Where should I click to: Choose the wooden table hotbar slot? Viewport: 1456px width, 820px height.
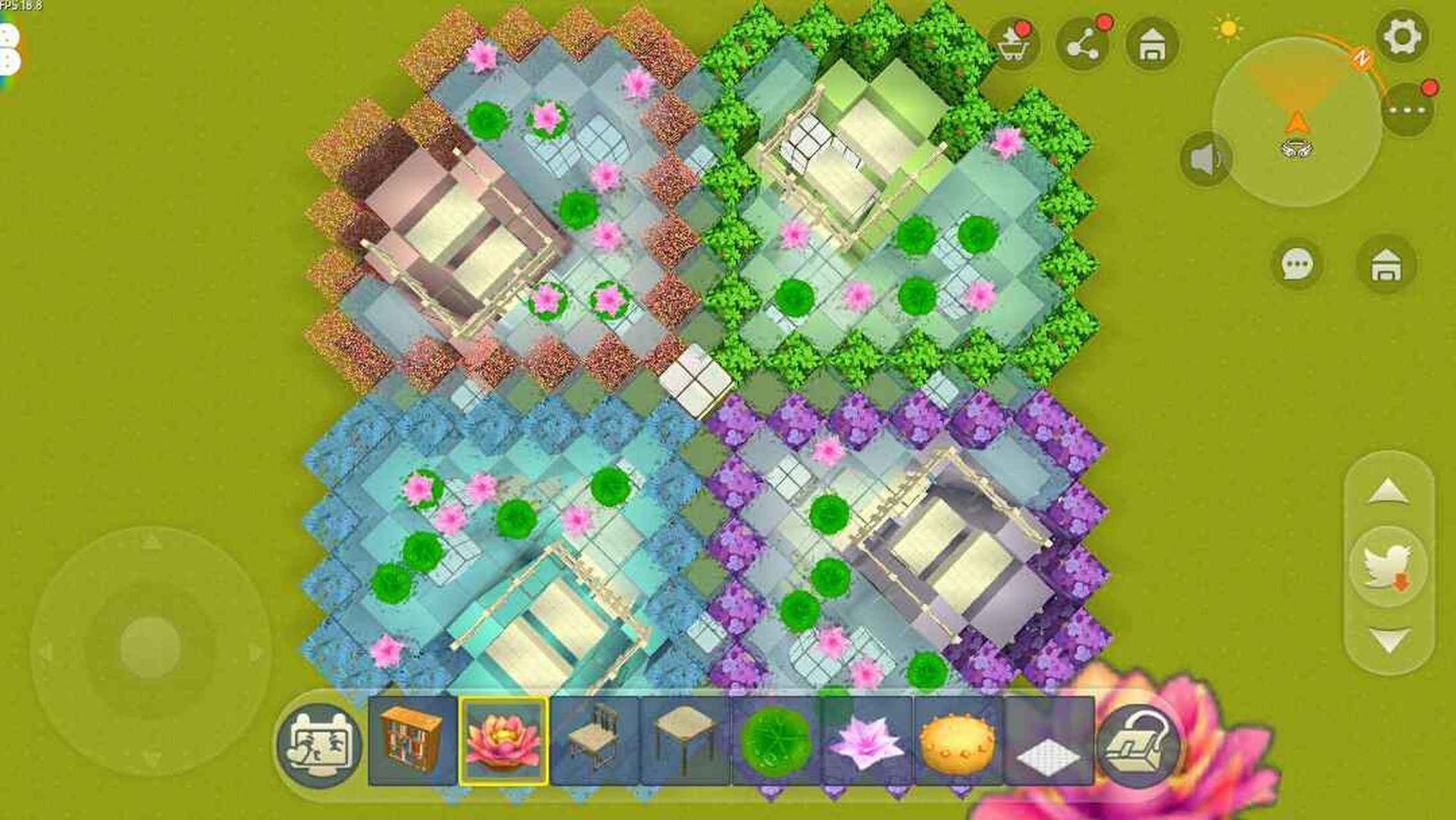coord(685,741)
